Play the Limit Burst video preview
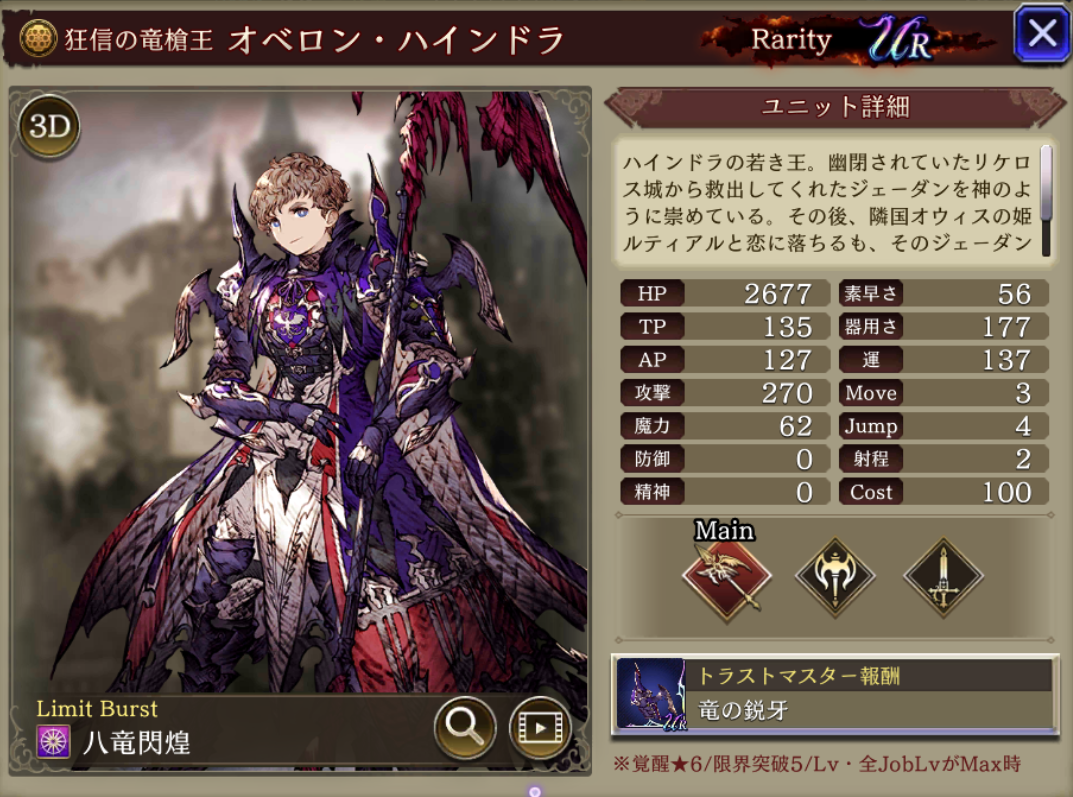The width and height of the screenshot is (1073, 797). click(540, 727)
